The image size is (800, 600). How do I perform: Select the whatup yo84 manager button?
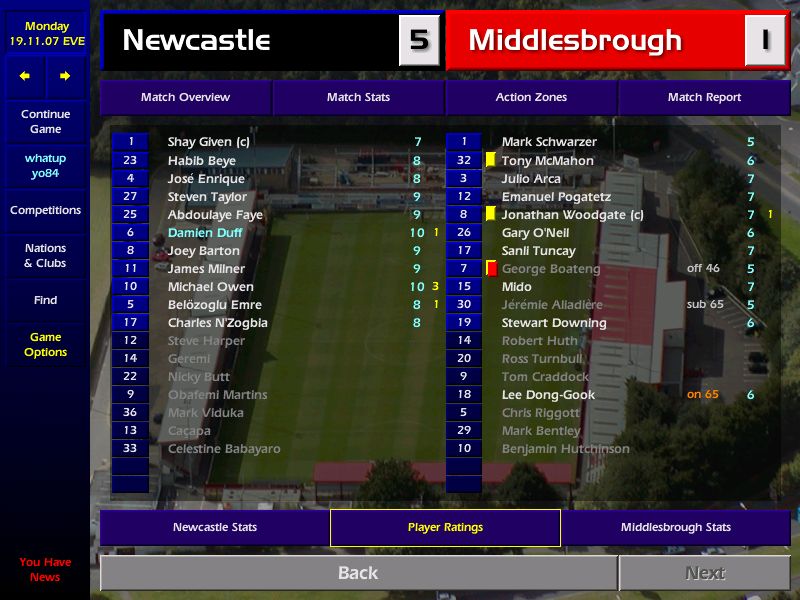(45, 166)
